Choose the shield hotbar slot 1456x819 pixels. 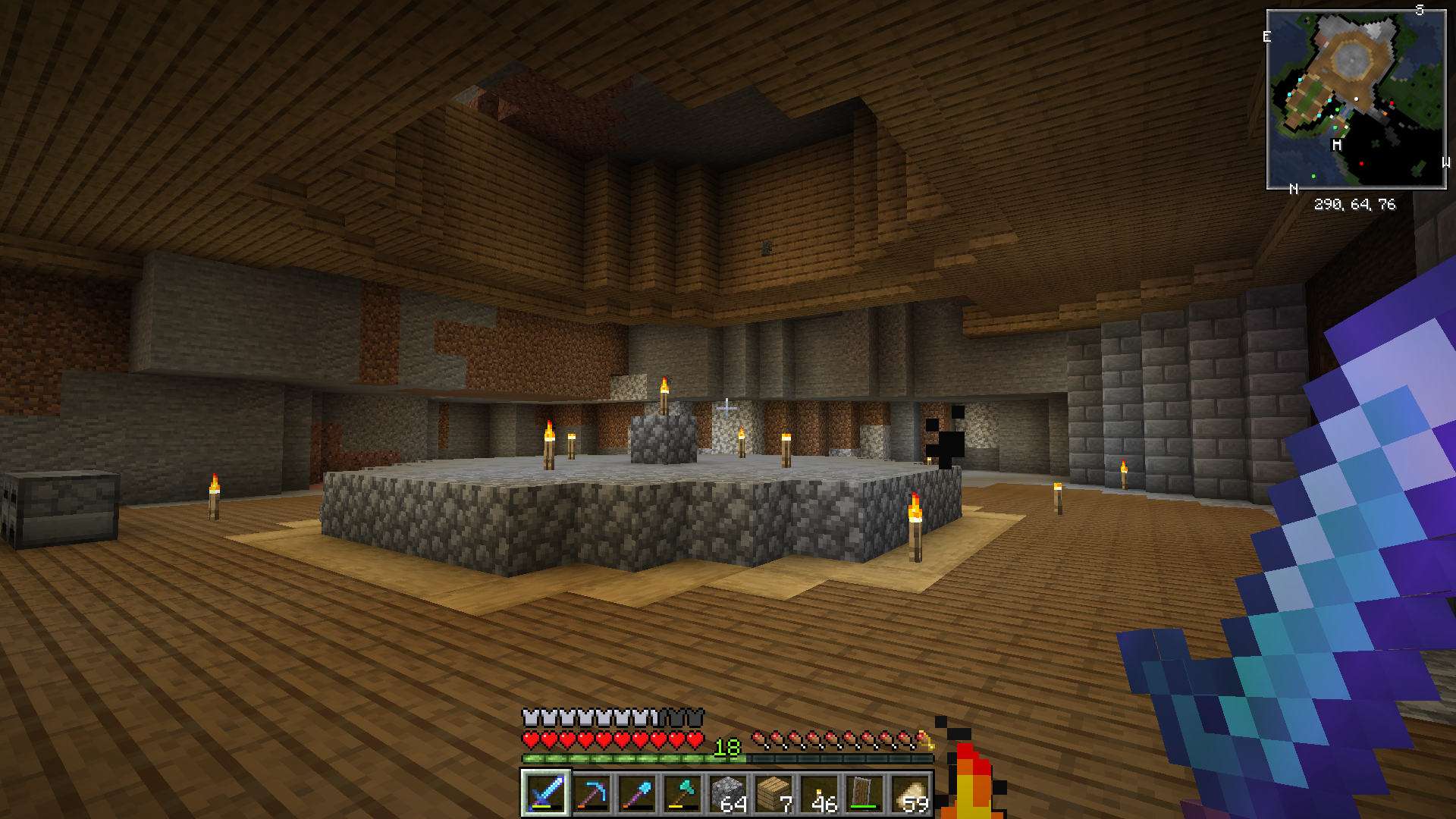[864, 793]
